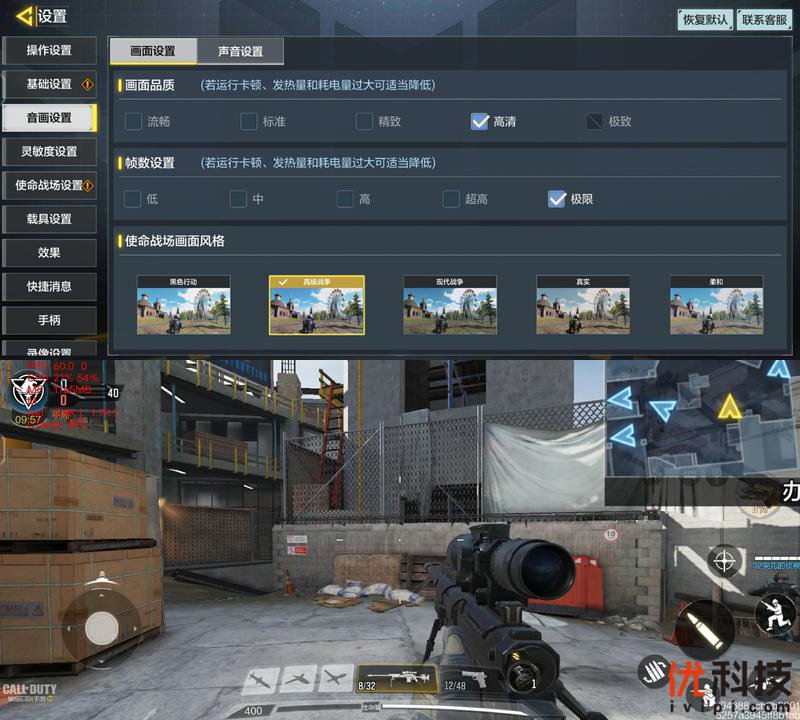Viewport: 800px width, 720px height.
Task: Choose the 载具设置 menu entry
Action: click(49, 219)
